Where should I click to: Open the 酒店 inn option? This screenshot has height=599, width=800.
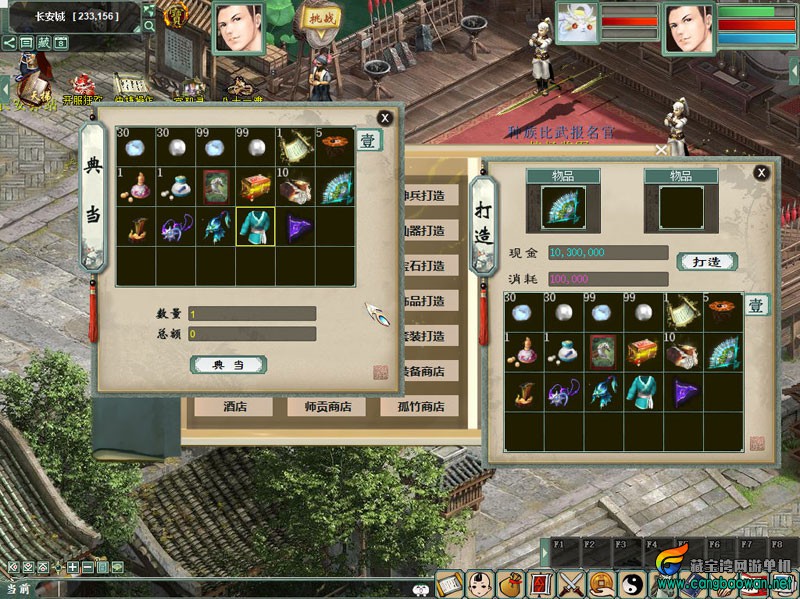[x=233, y=407]
